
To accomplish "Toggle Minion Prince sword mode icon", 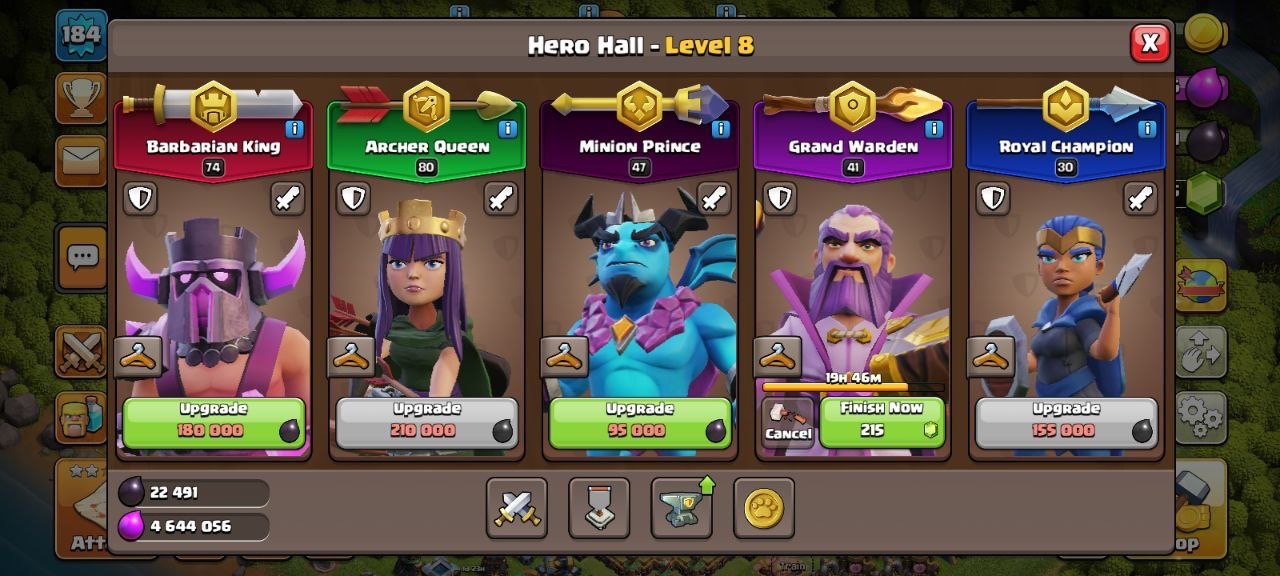I will point(714,198).
